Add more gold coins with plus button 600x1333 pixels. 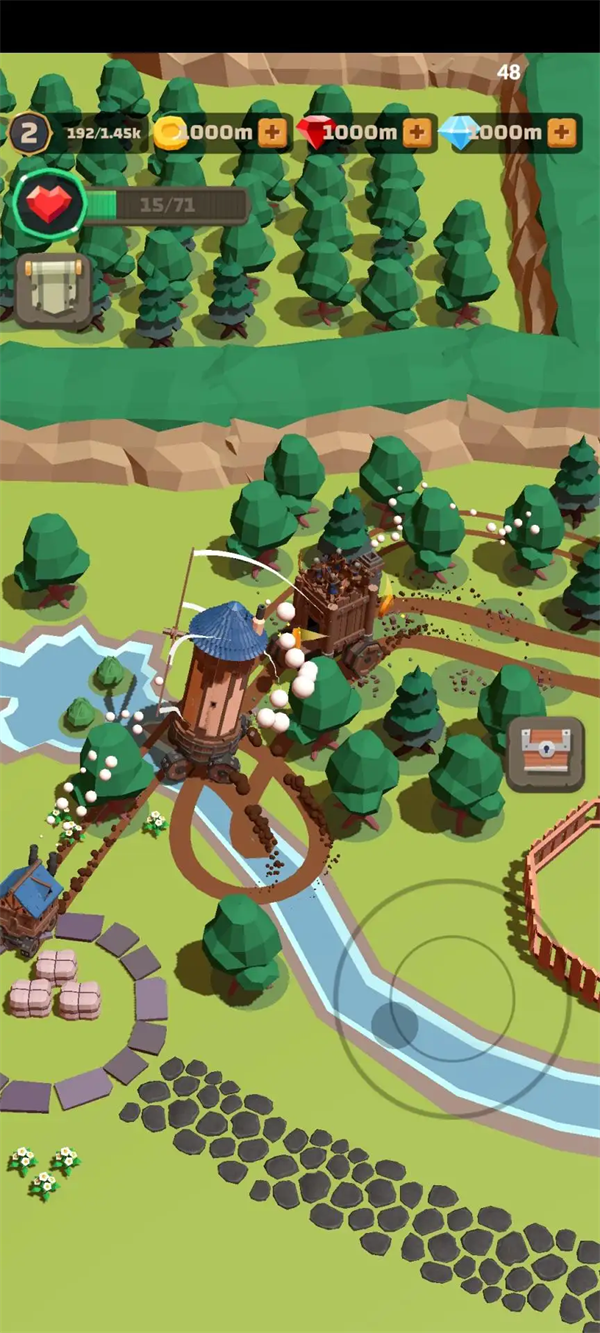pos(272,132)
